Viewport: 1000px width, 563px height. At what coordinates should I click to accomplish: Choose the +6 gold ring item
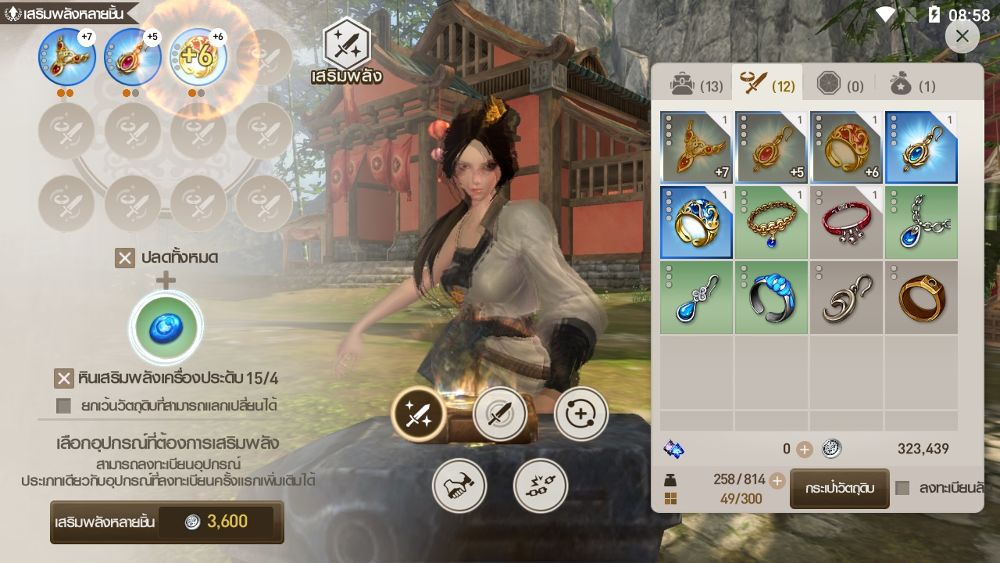click(x=846, y=146)
